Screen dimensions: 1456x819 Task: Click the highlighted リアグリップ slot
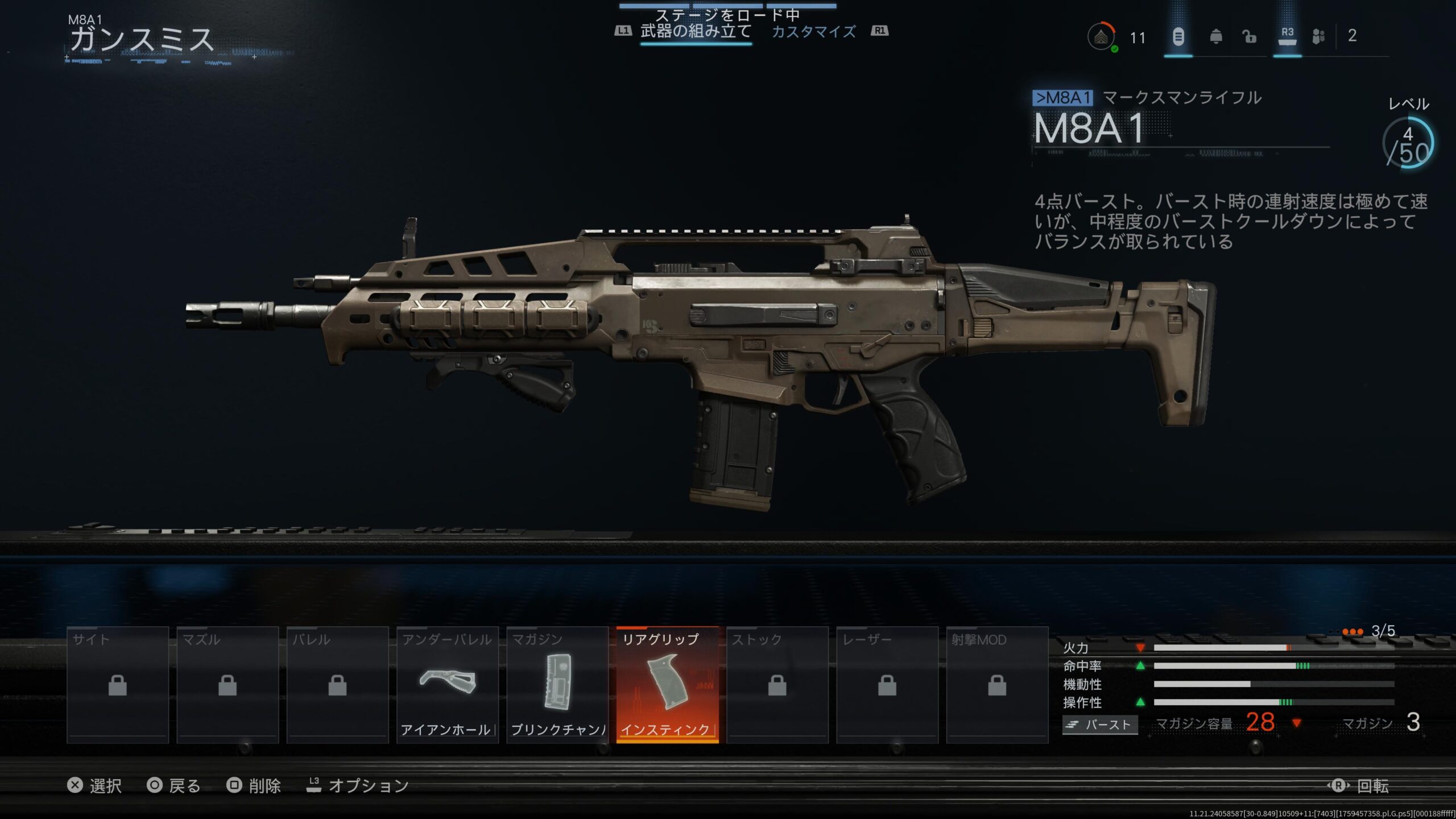tap(667, 685)
